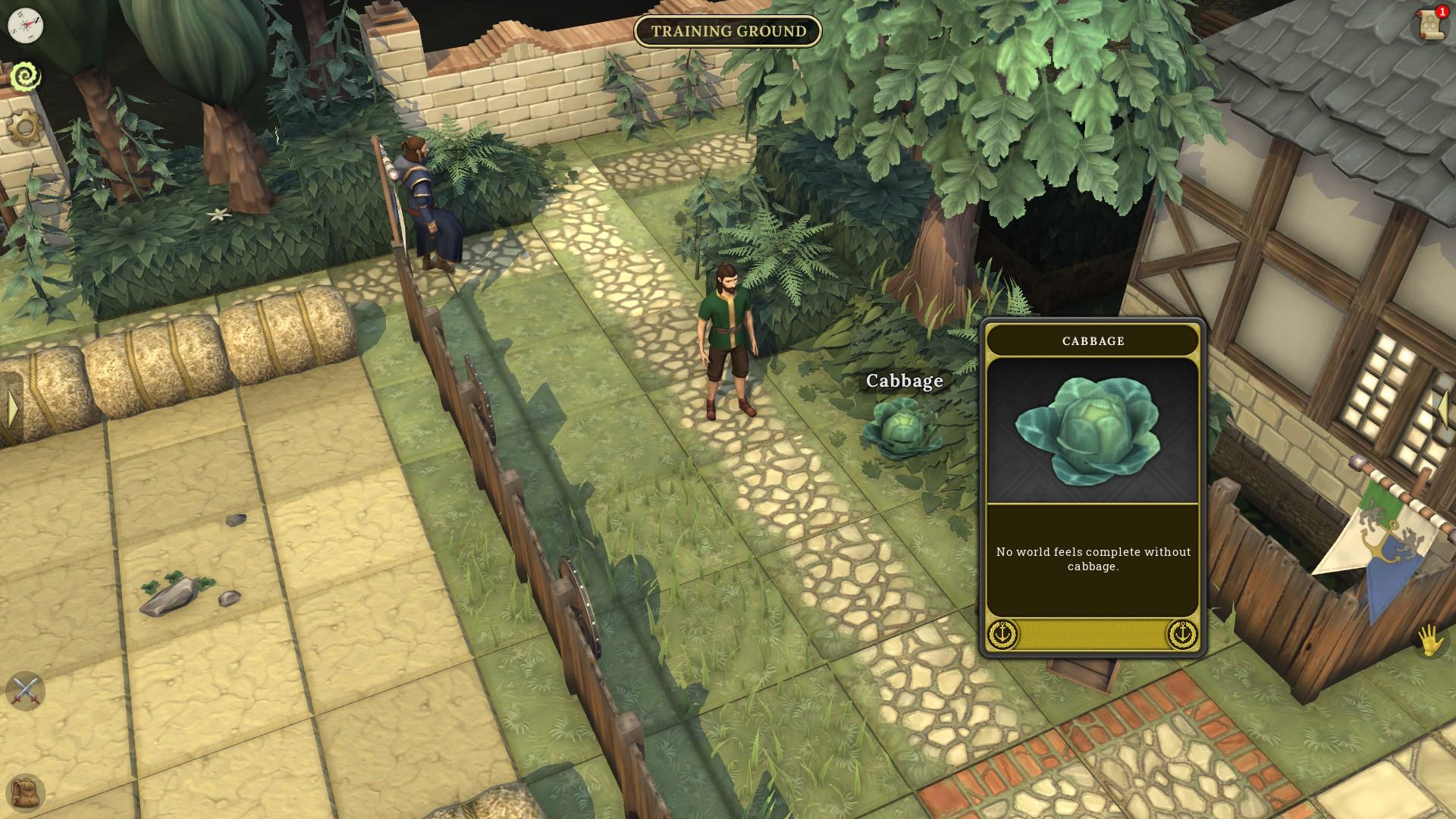Activate the green spiral icon

pos(25,77)
